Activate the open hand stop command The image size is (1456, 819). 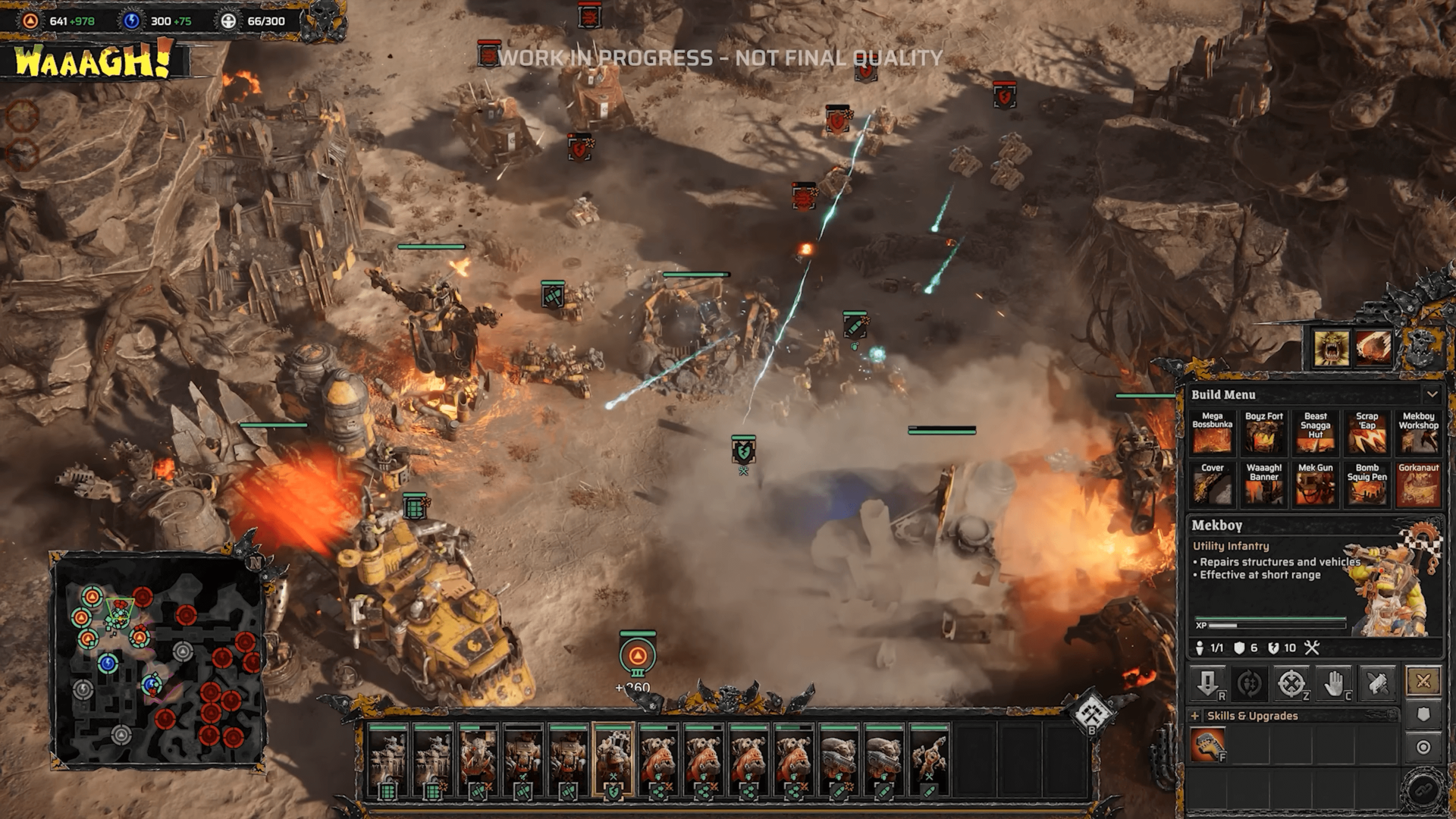(1334, 684)
